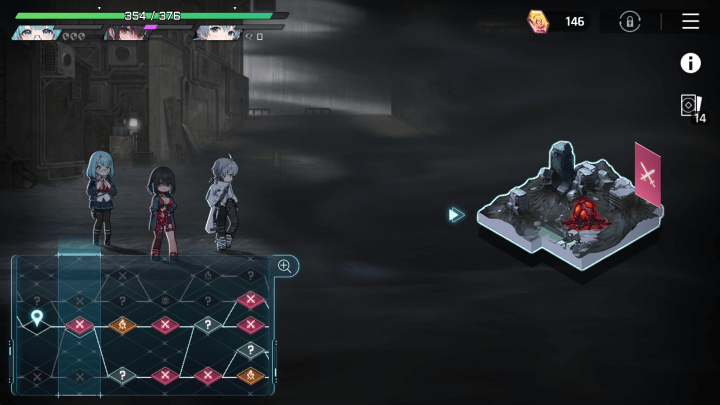Click the current location pin on the map

click(x=37, y=318)
